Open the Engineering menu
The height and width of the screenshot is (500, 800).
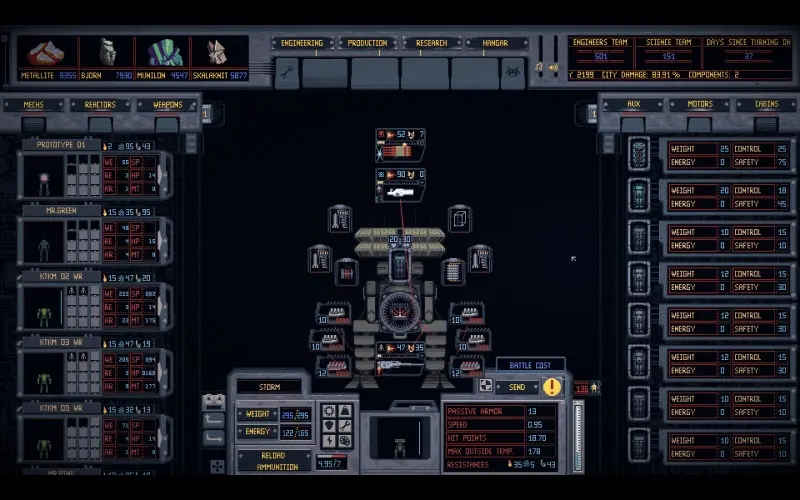[302, 43]
